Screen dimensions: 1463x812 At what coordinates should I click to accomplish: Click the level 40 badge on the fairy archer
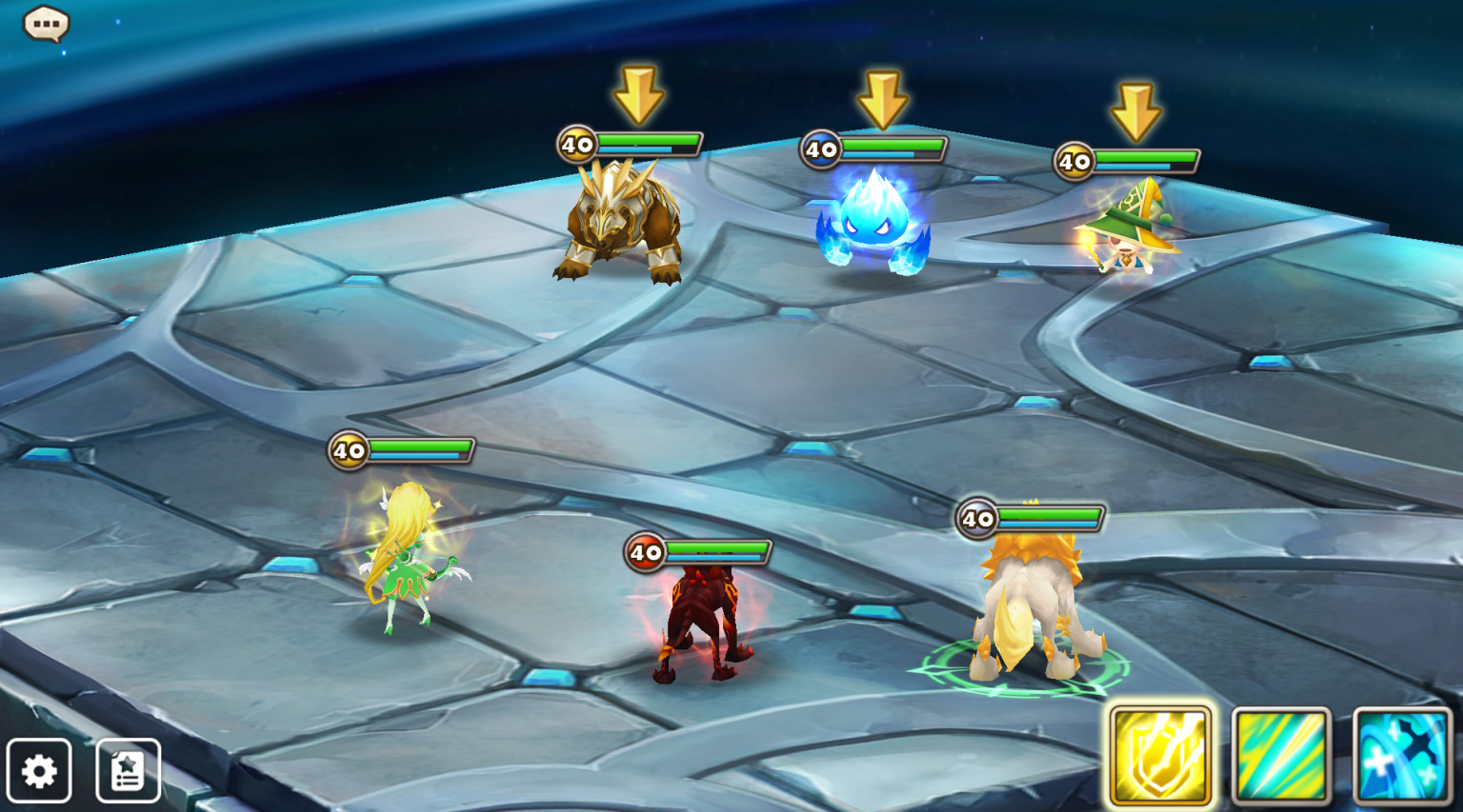click(x=348, y=450)
